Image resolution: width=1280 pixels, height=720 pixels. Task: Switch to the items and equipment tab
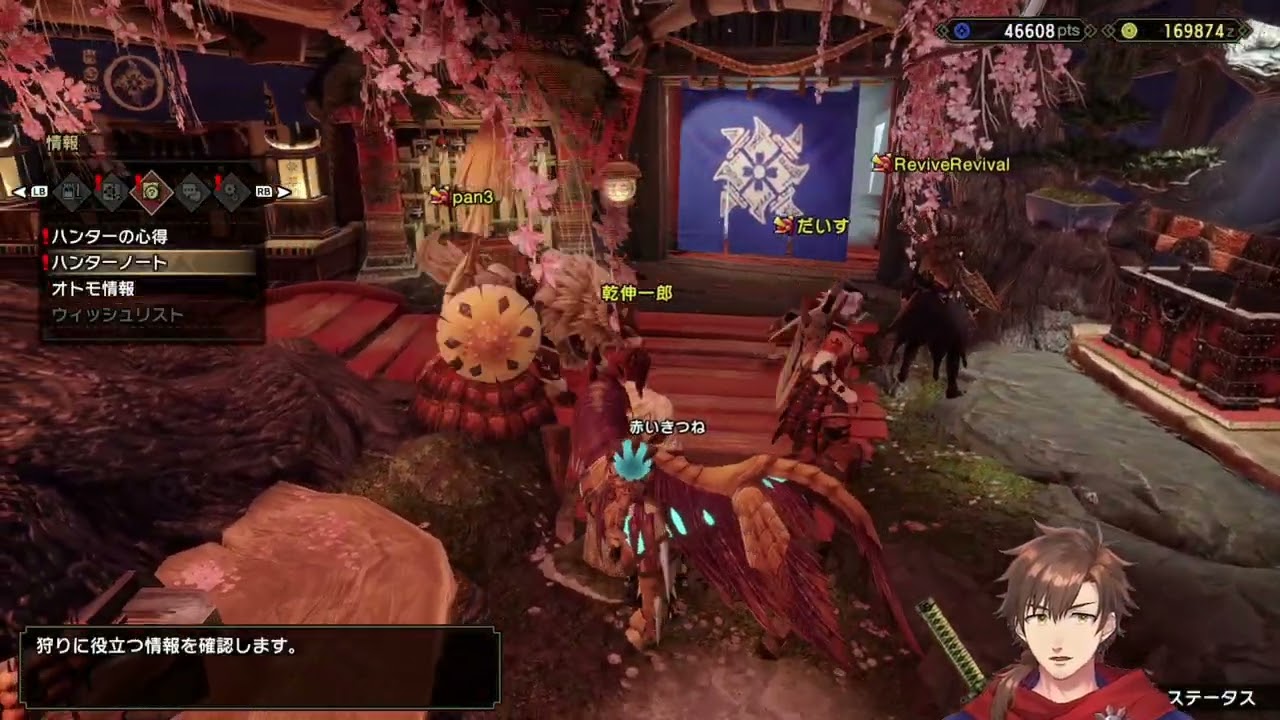tap(71, 191)
